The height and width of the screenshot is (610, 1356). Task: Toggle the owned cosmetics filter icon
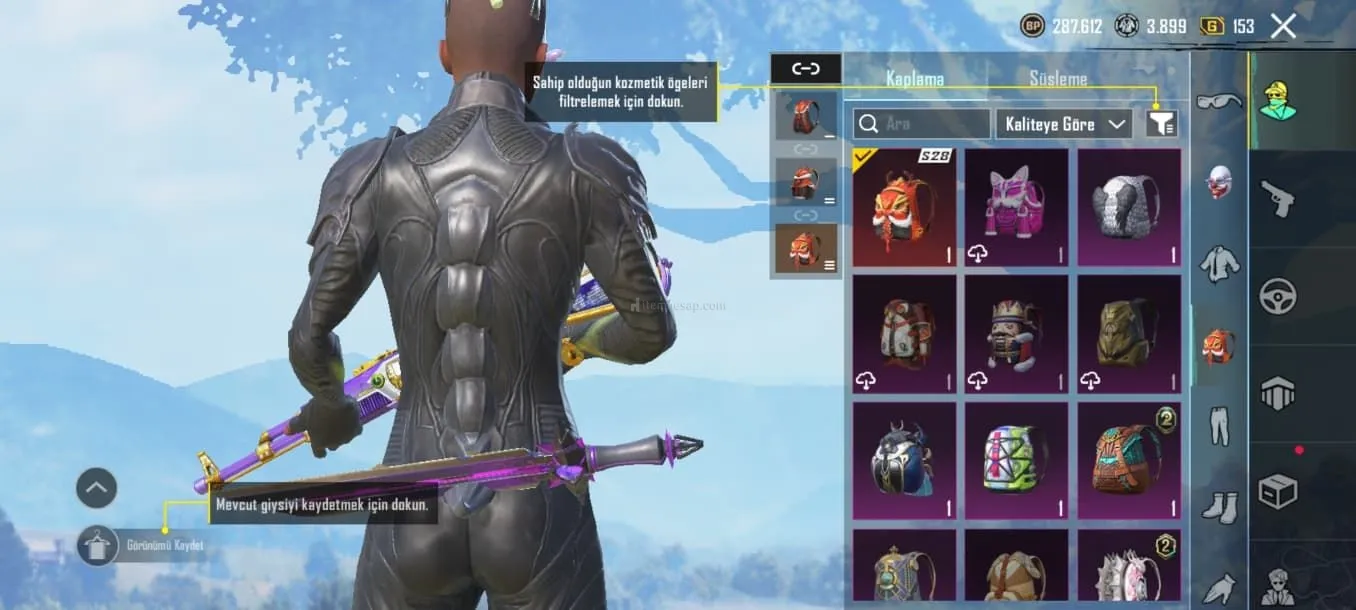point(1162,123)
